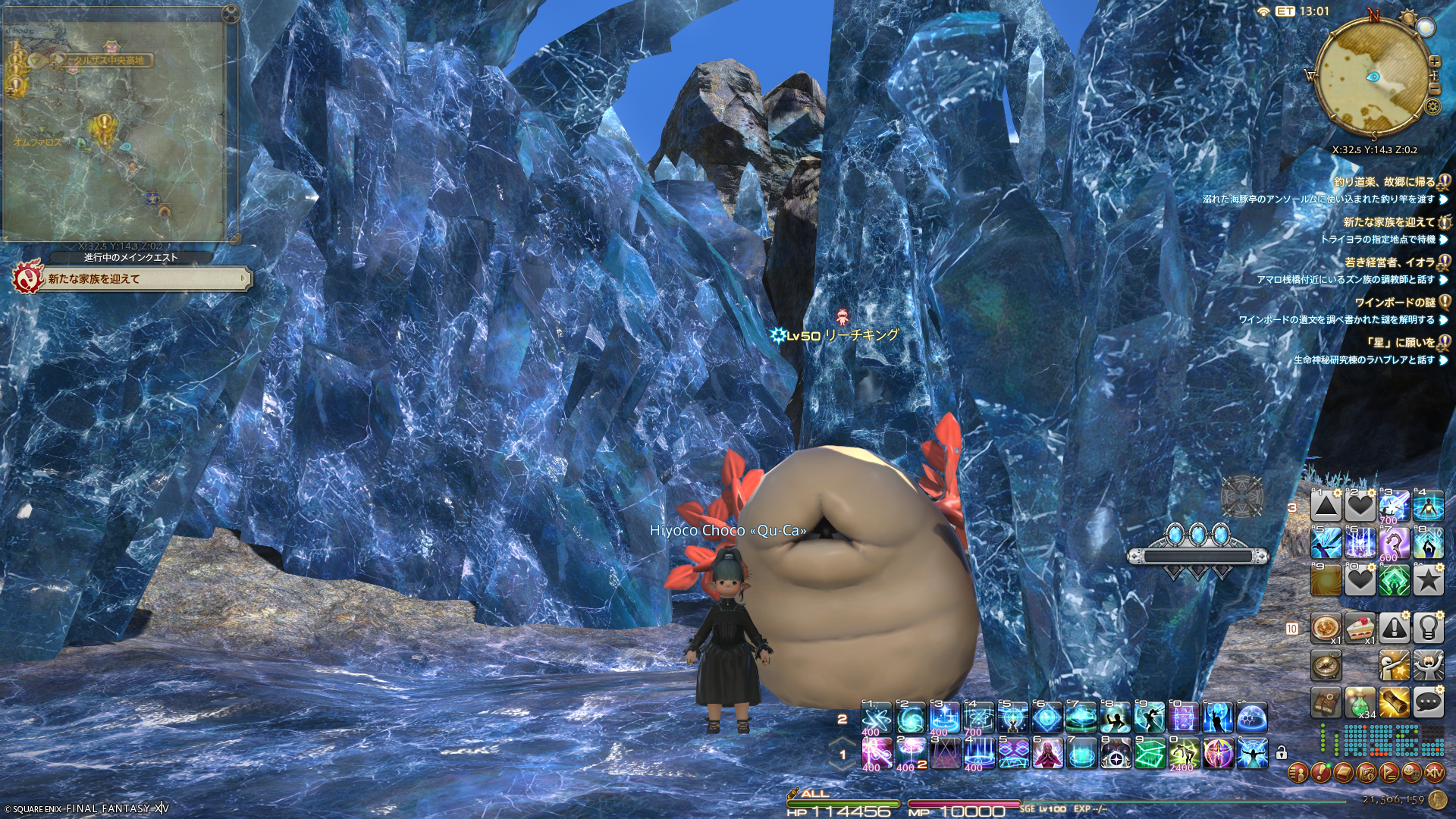Open the minimap gear settings
Screen dimensions: 1456x819
(x=1432, y=106)
